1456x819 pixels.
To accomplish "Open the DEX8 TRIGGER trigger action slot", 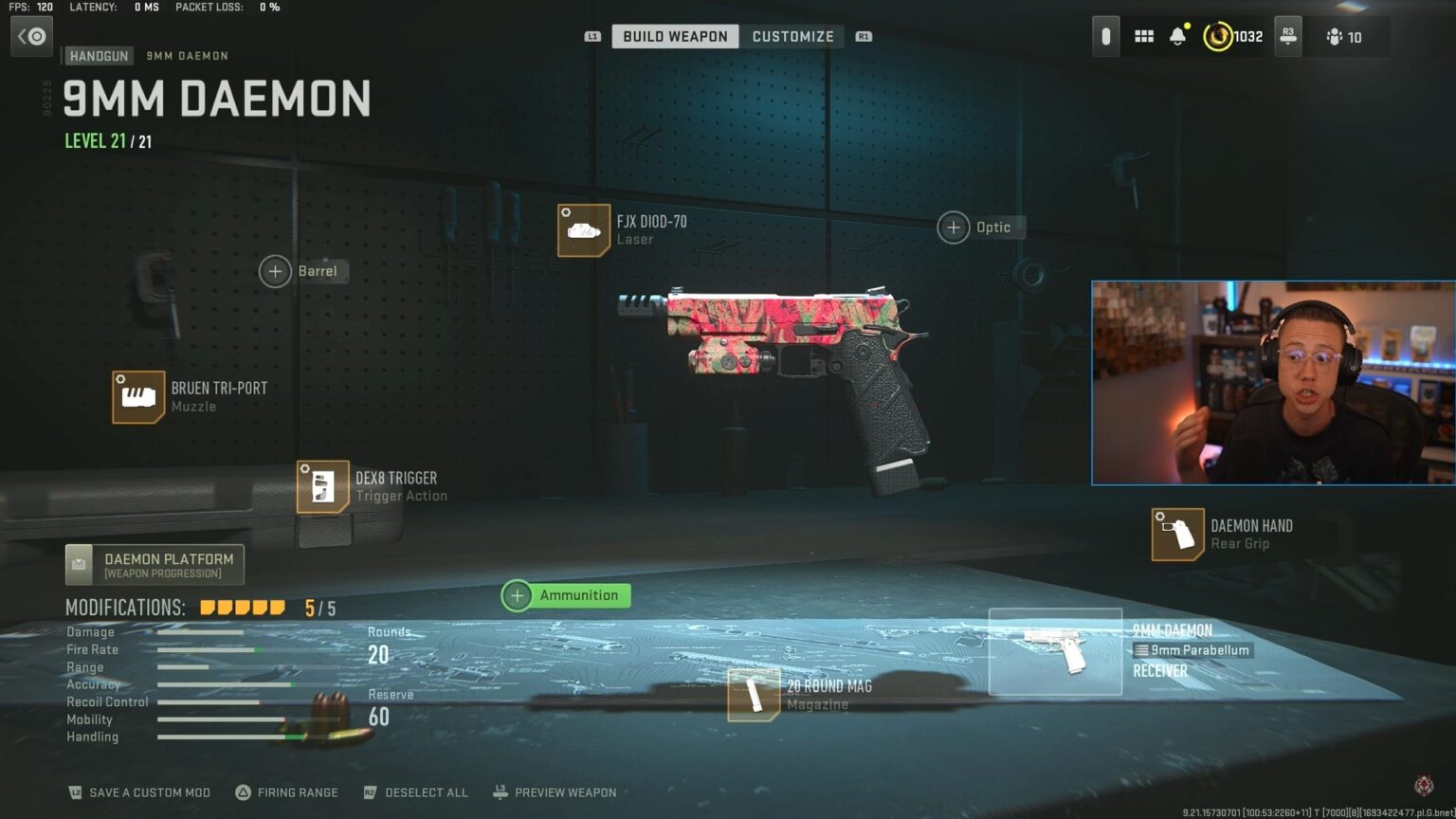I will [x=321, y=486].
